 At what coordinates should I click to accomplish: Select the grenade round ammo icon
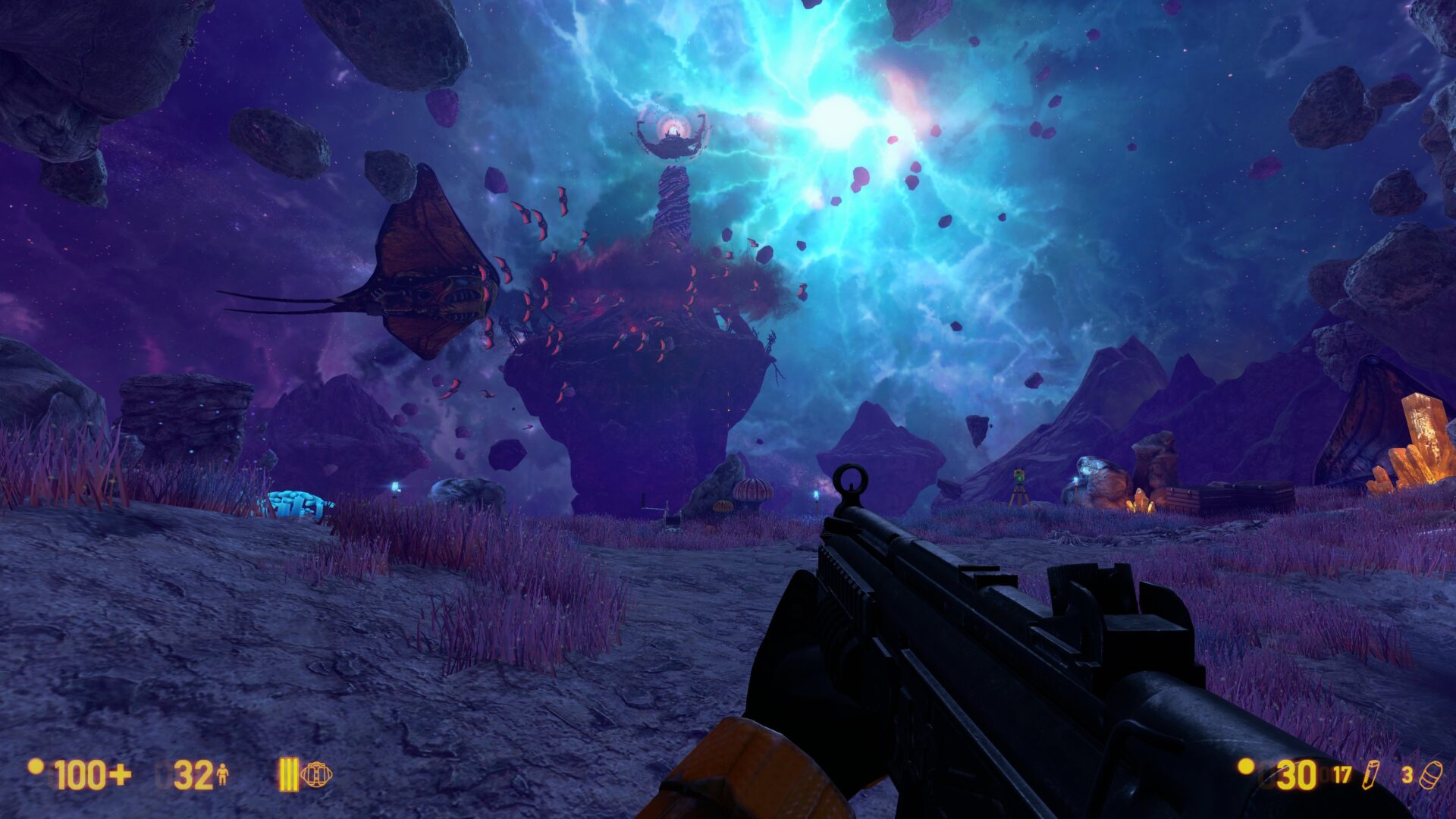[1432, 775]
